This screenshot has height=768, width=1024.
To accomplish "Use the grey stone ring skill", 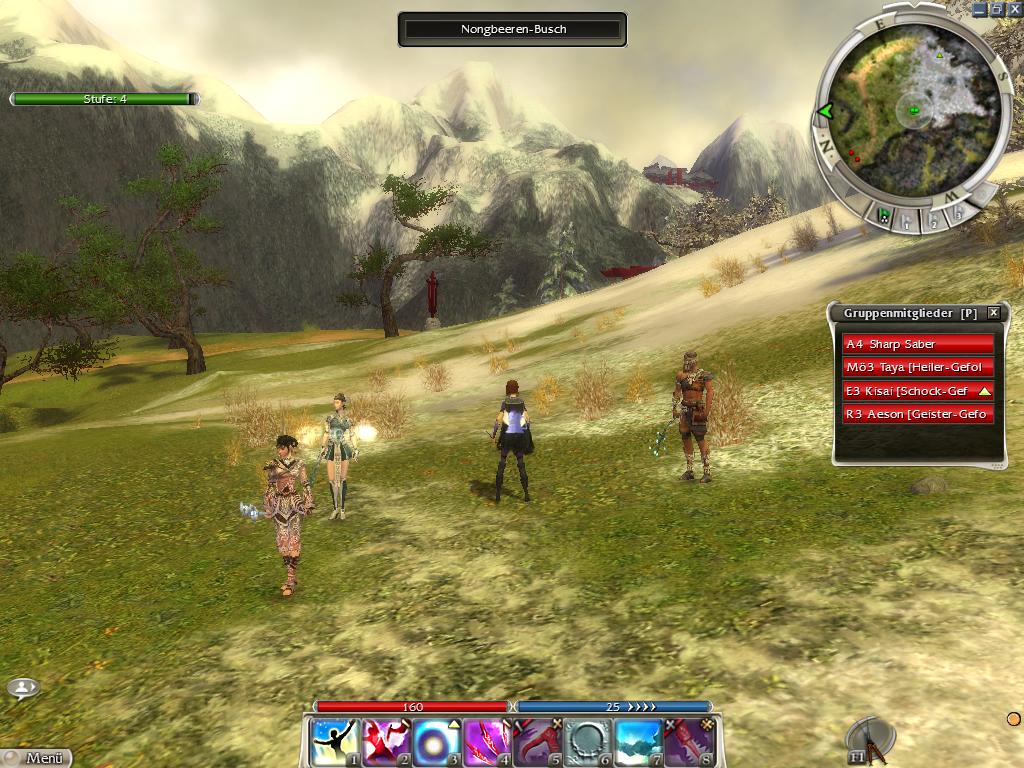I will pyautogui.click(x=588, y=742).
